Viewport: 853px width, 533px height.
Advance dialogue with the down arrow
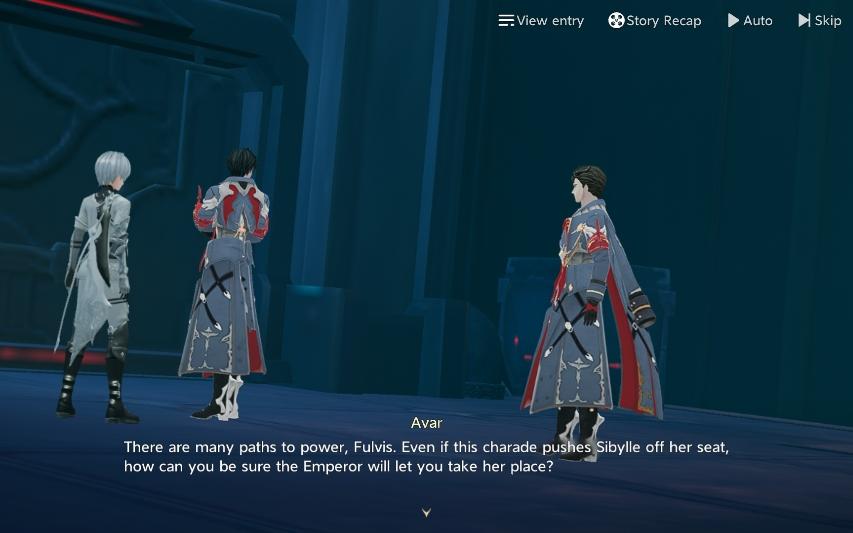[427, 512]
